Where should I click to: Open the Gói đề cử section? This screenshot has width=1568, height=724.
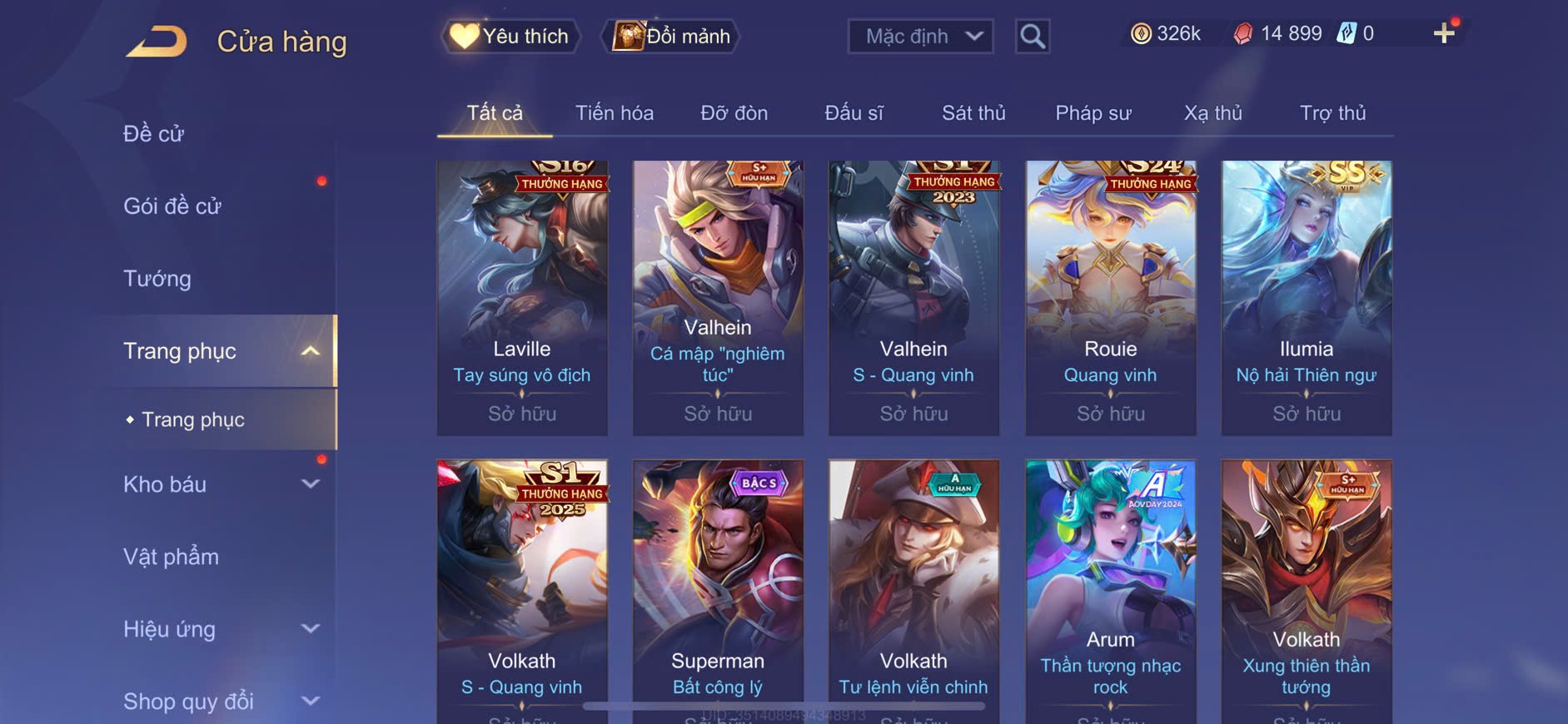pyautogui.click(x=172, y=206)
